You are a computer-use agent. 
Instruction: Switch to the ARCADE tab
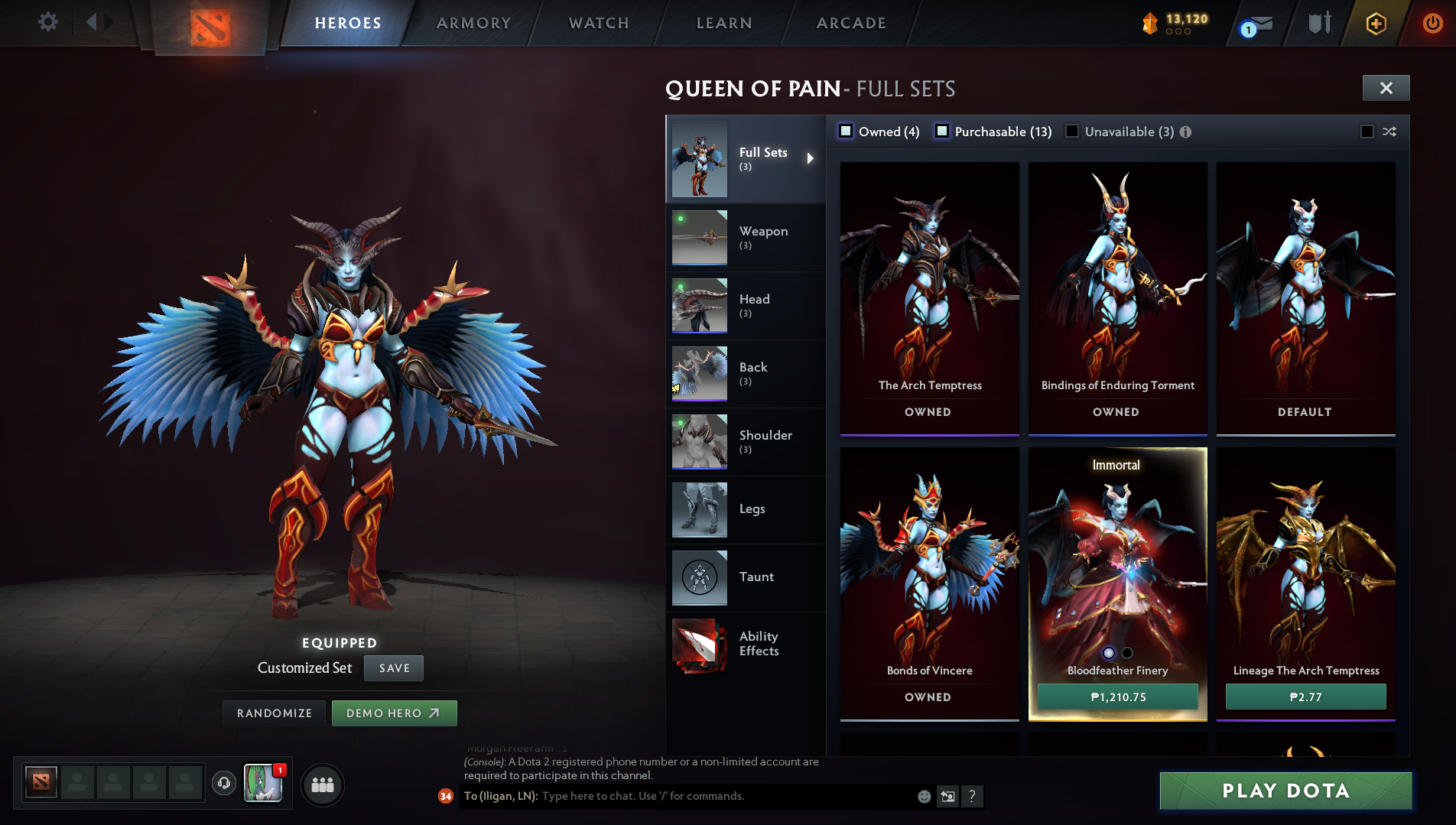click(x=850, y=22)
